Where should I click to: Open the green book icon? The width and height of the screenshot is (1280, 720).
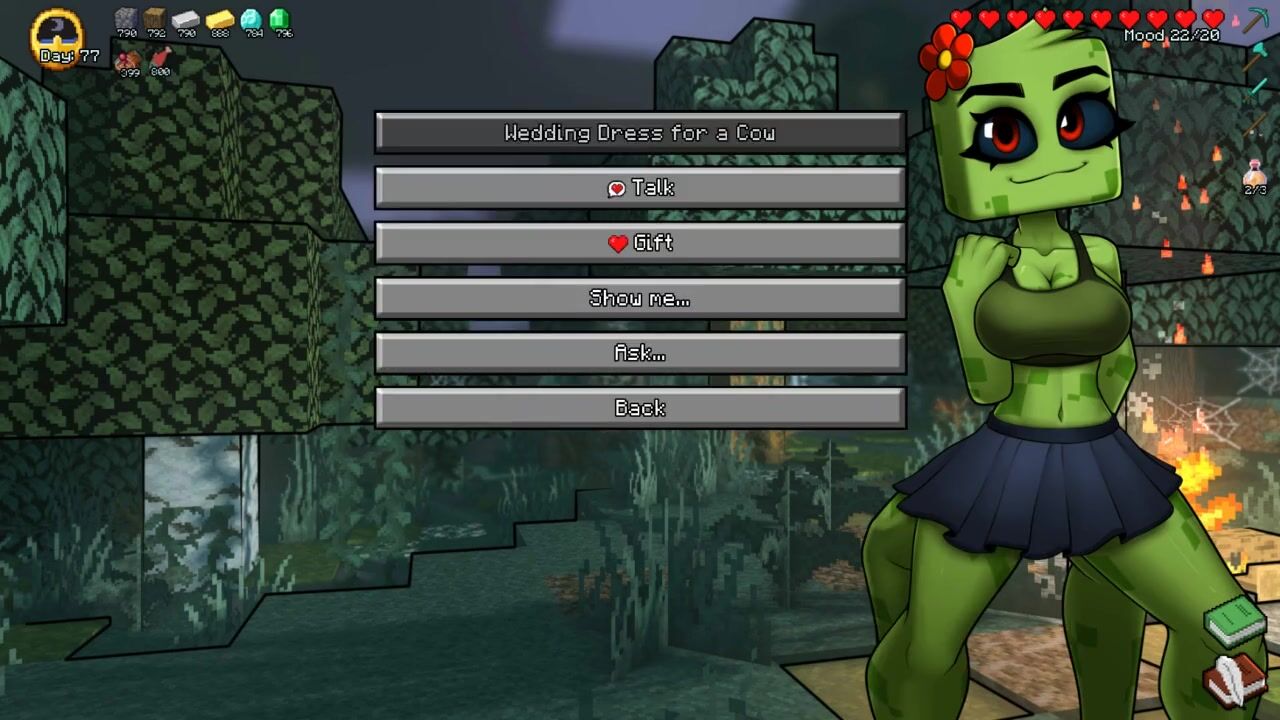(x=1236, y=621)
